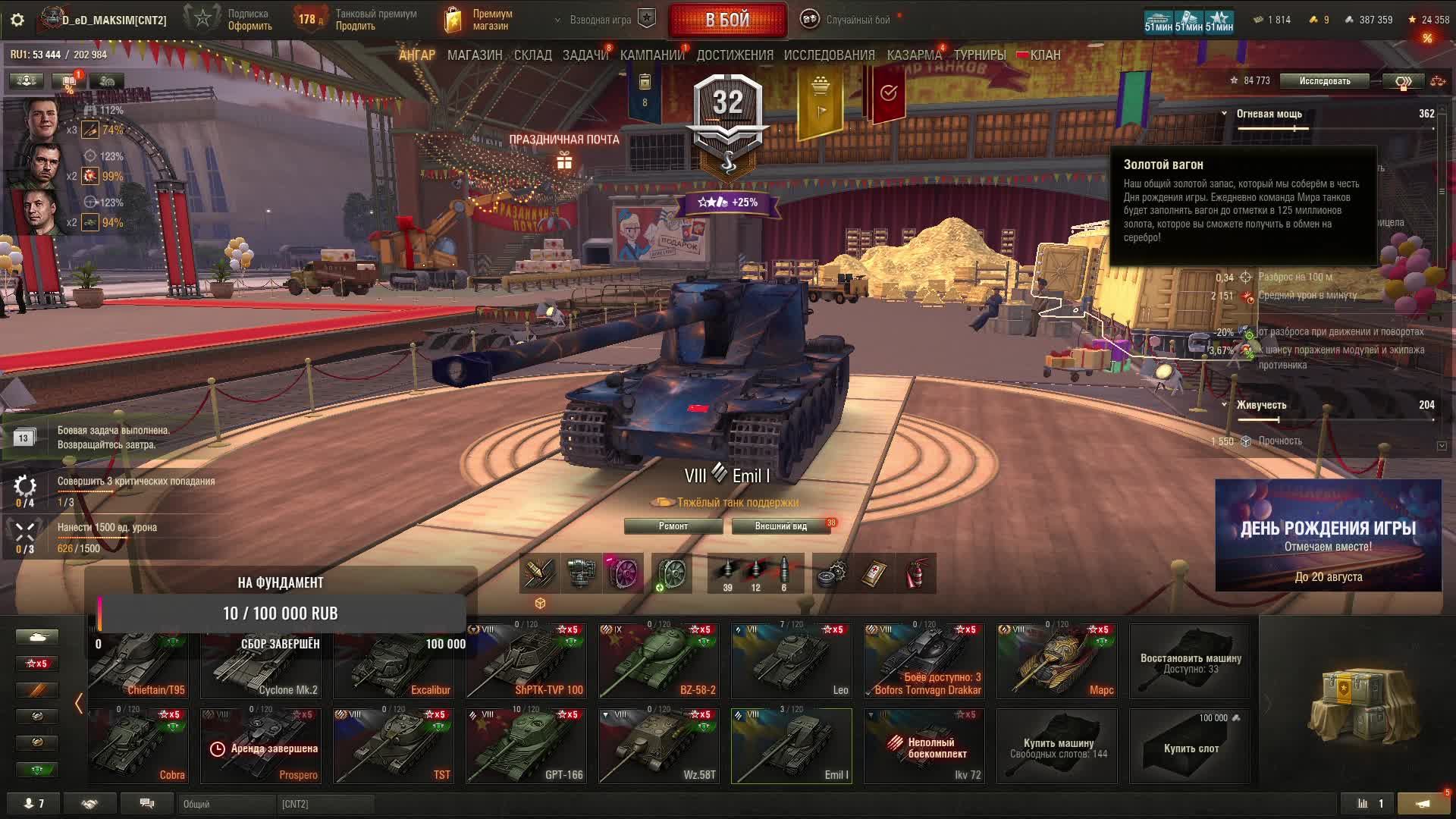This screenshot has width=1456, height=819.
Task: Open the День рождения игры banner
Action: point(1328,535)
